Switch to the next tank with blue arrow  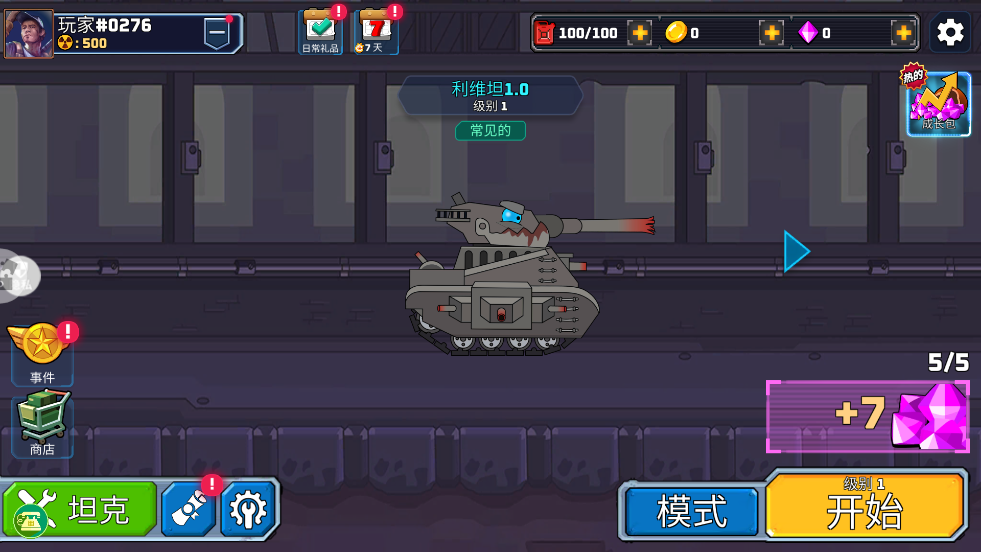796,251
